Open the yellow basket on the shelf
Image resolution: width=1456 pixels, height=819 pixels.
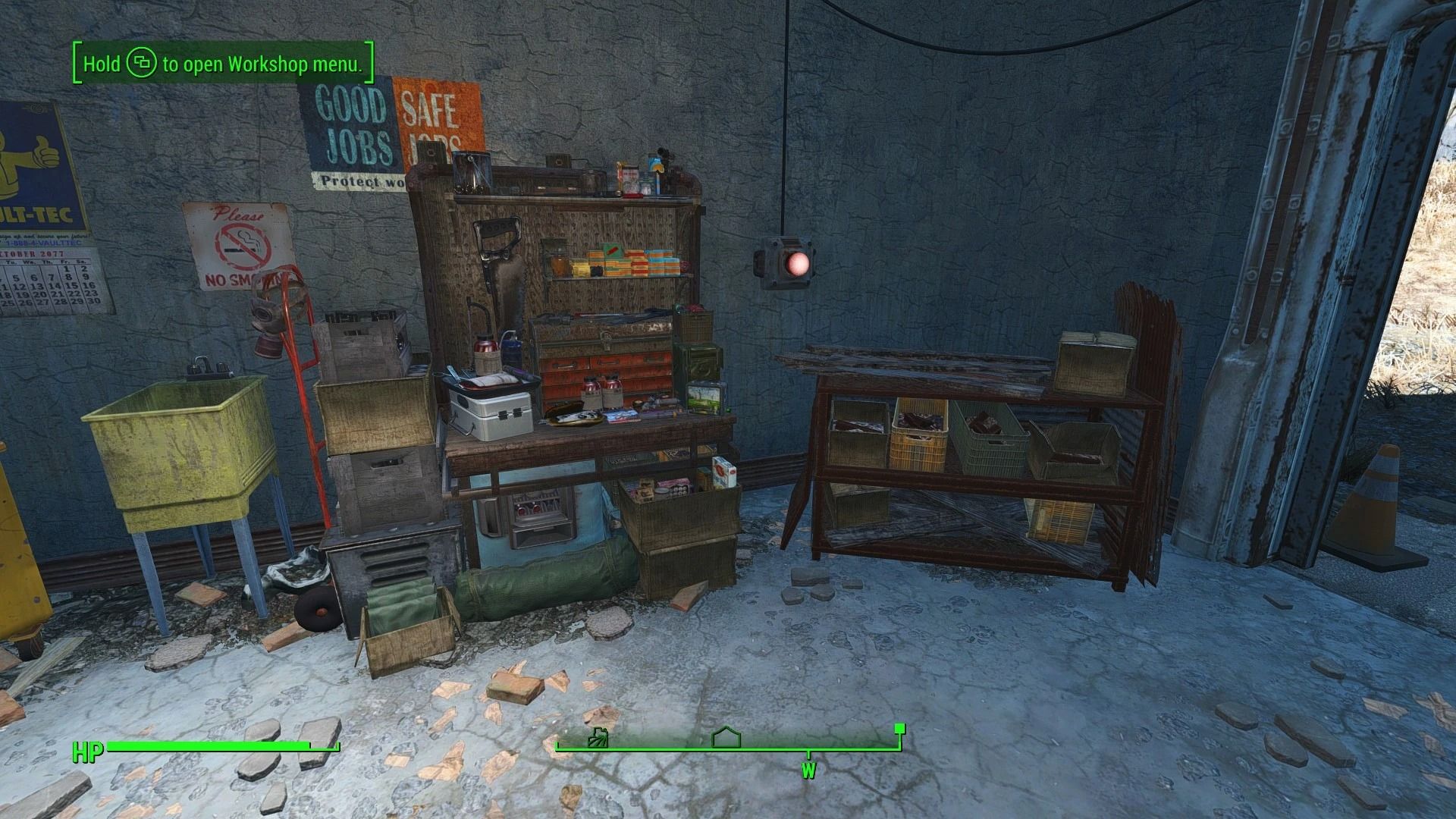[921, 432]
